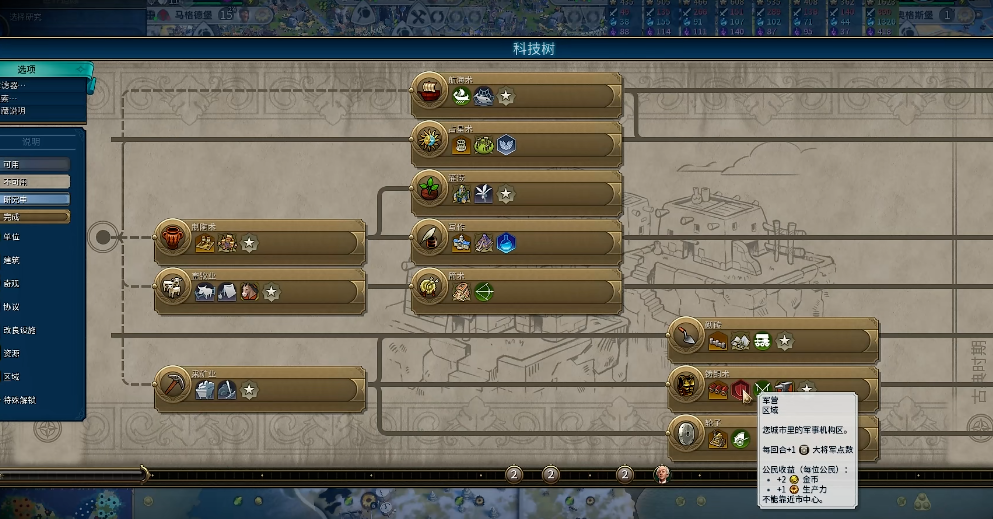Select the Writing technology with the quill icon

431,240
